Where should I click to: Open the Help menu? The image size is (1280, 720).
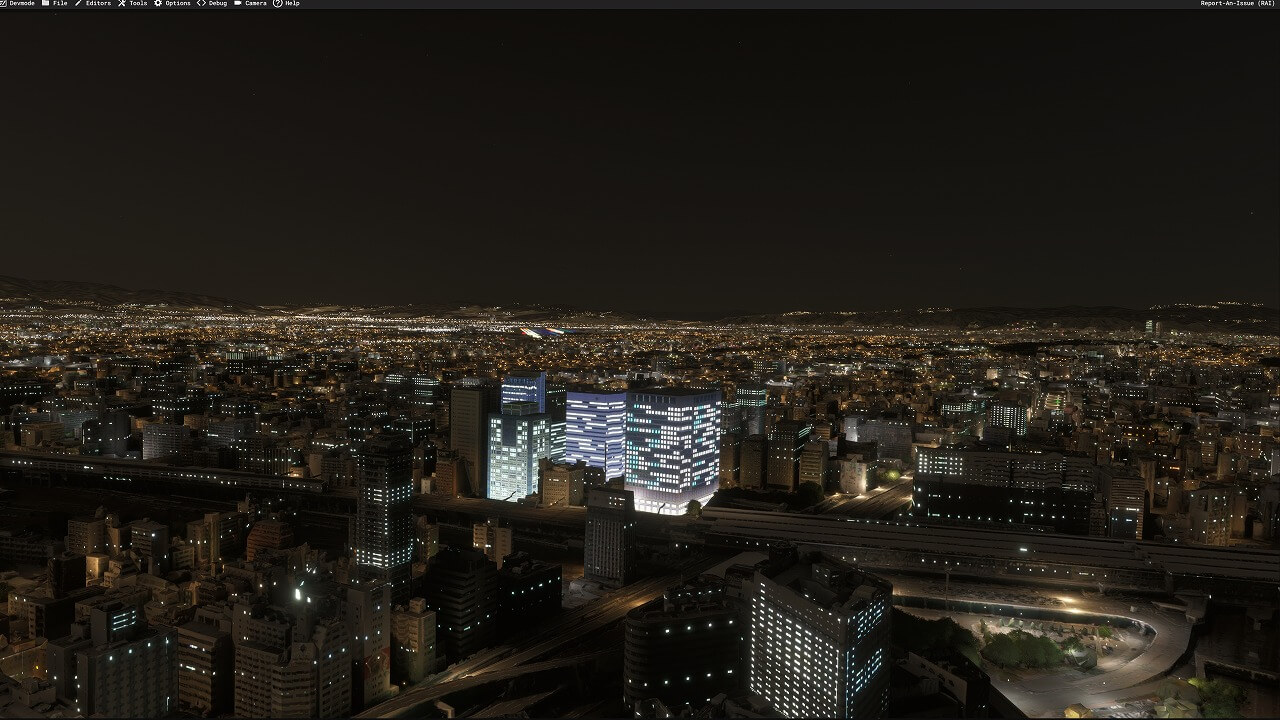pos(287,4)
